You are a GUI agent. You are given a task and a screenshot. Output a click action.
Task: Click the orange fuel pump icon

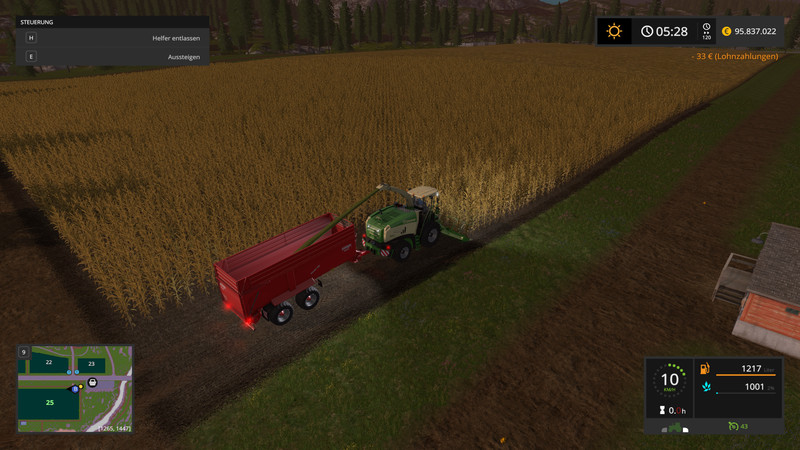pos(706,369)
